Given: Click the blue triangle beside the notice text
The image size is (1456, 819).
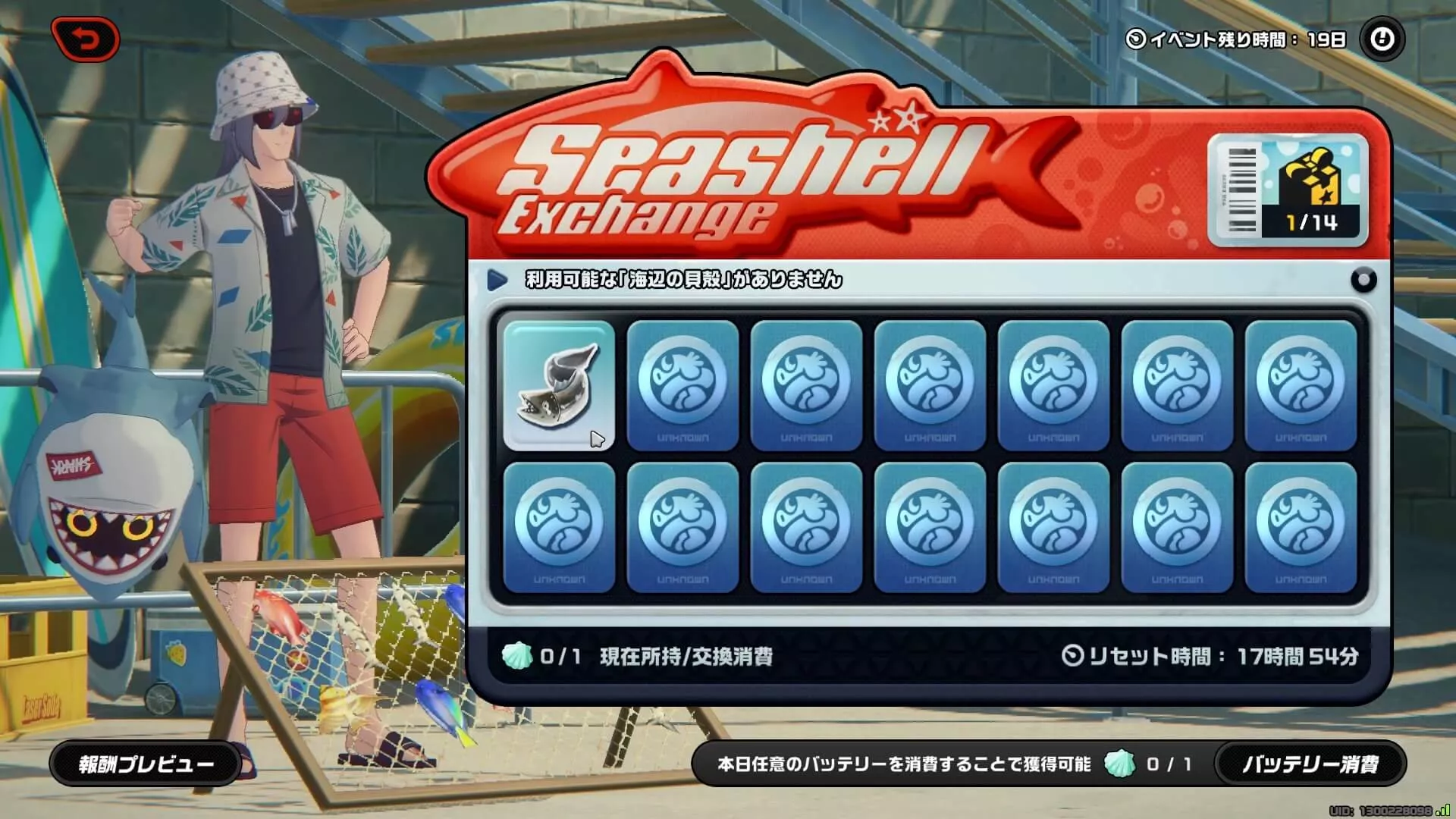Looking at the screenshot, I should 497,279.
